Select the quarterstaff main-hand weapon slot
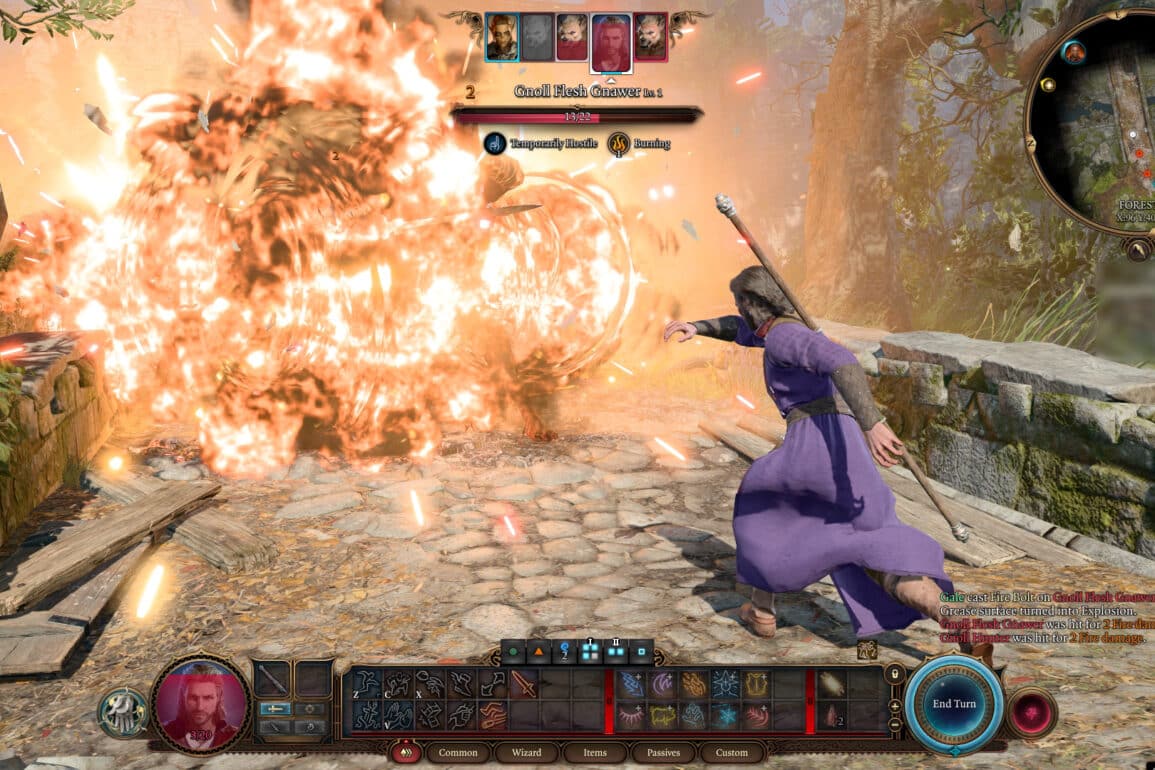 (271, 679)
